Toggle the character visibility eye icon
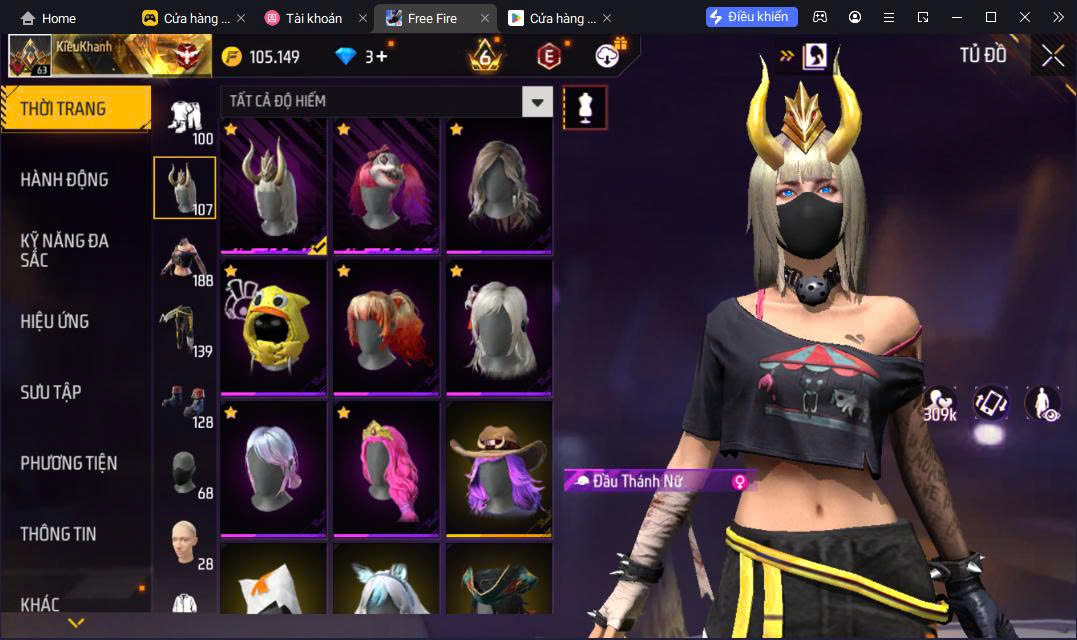This screenshot has width=1077, height=640. 1042,403
